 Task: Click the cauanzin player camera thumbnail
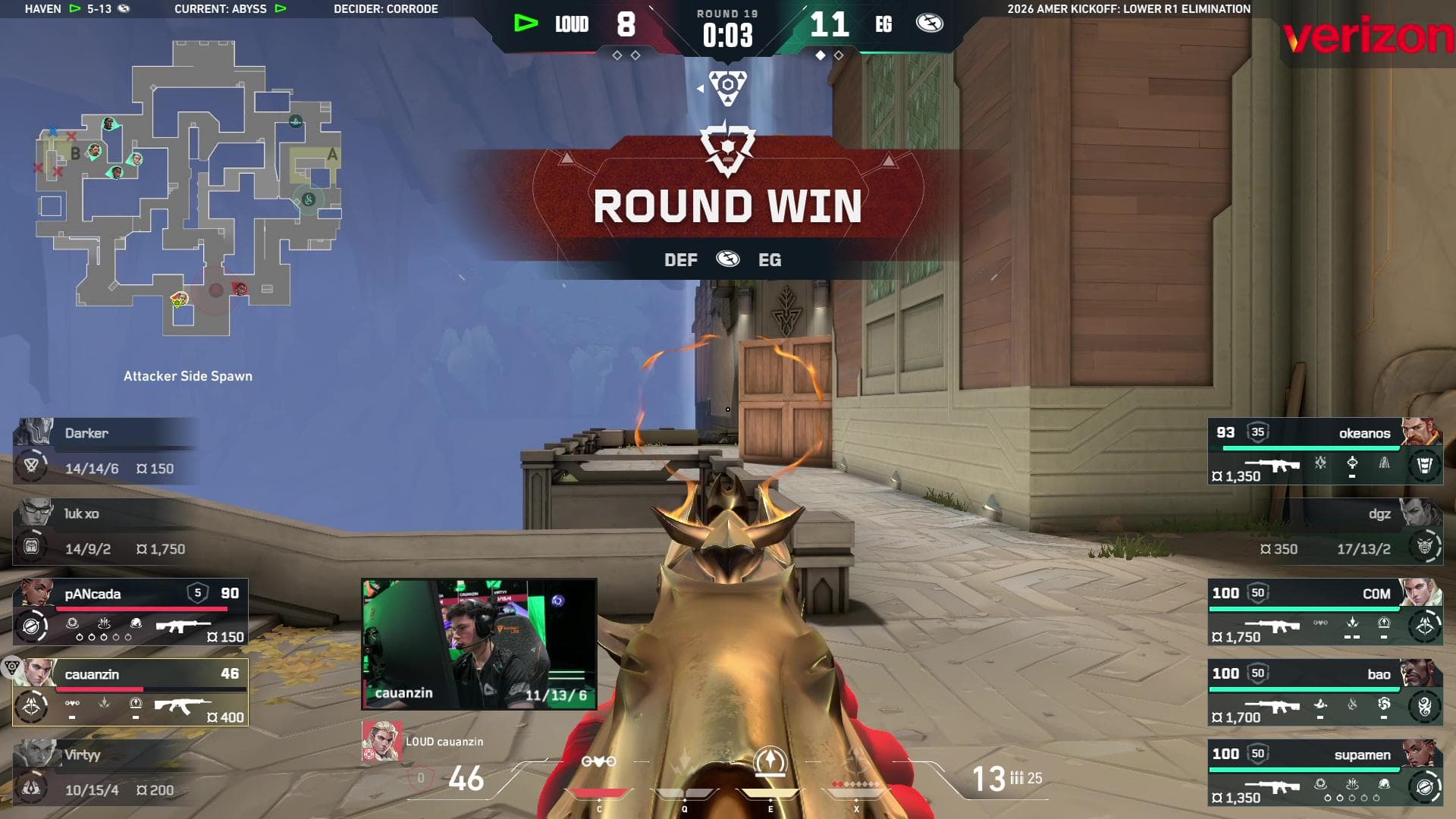point(479,645)
